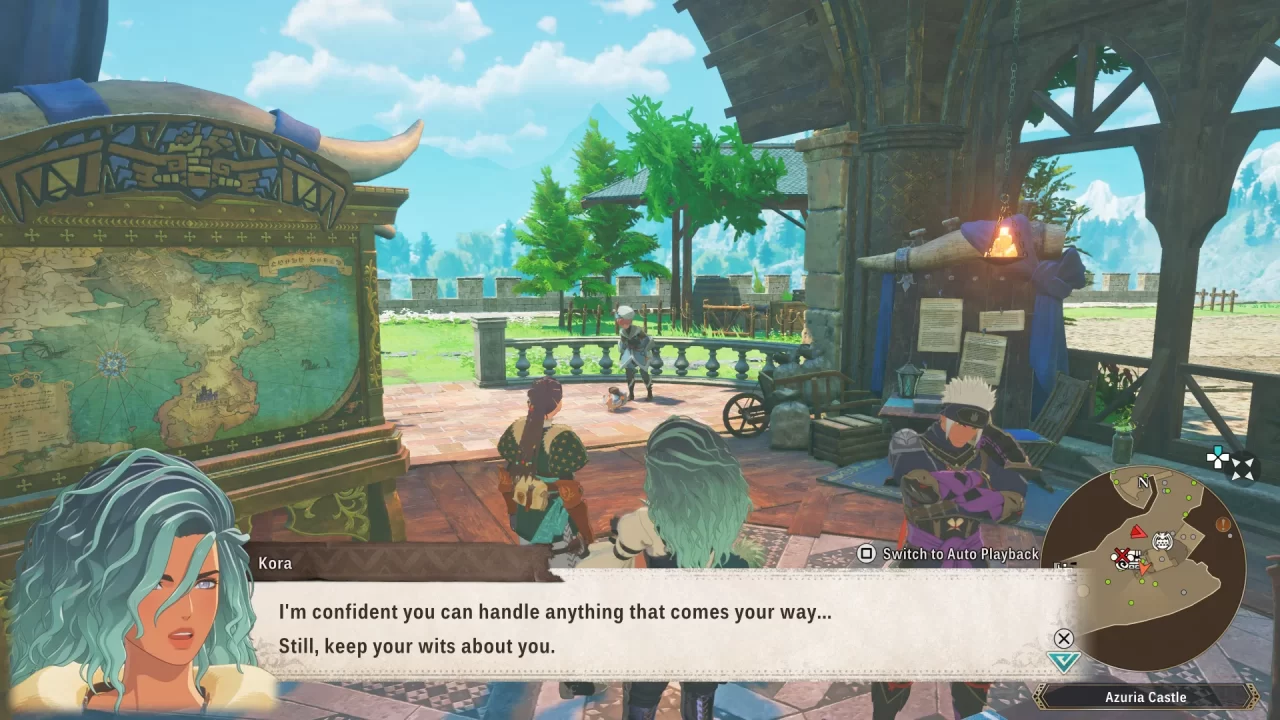Select the red player arrow on the minimap
The height and width of the screenshot is (720, 1280).
(x=1138, y=532)
